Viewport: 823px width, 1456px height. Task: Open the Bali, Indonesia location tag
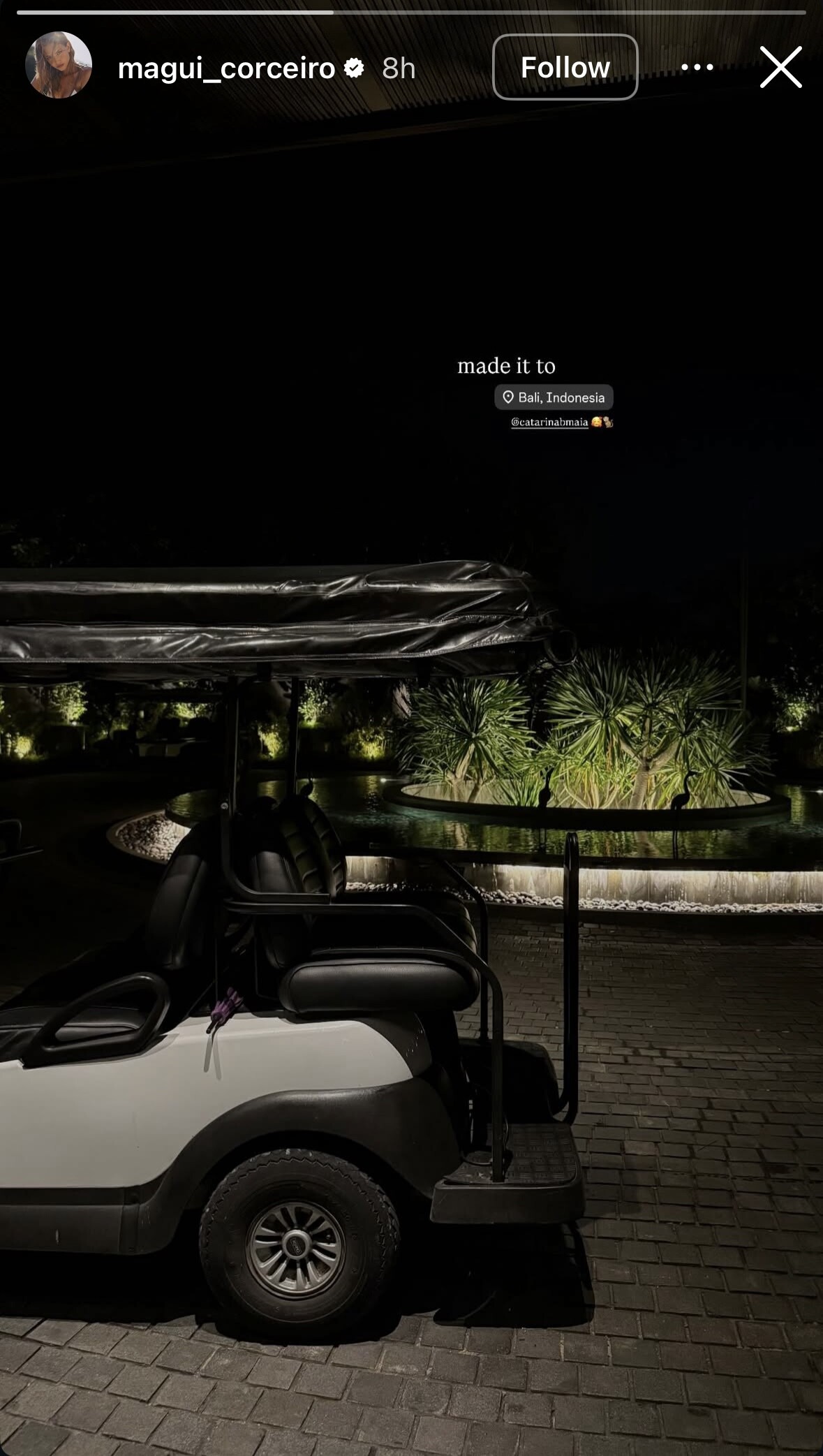(554, 397)
